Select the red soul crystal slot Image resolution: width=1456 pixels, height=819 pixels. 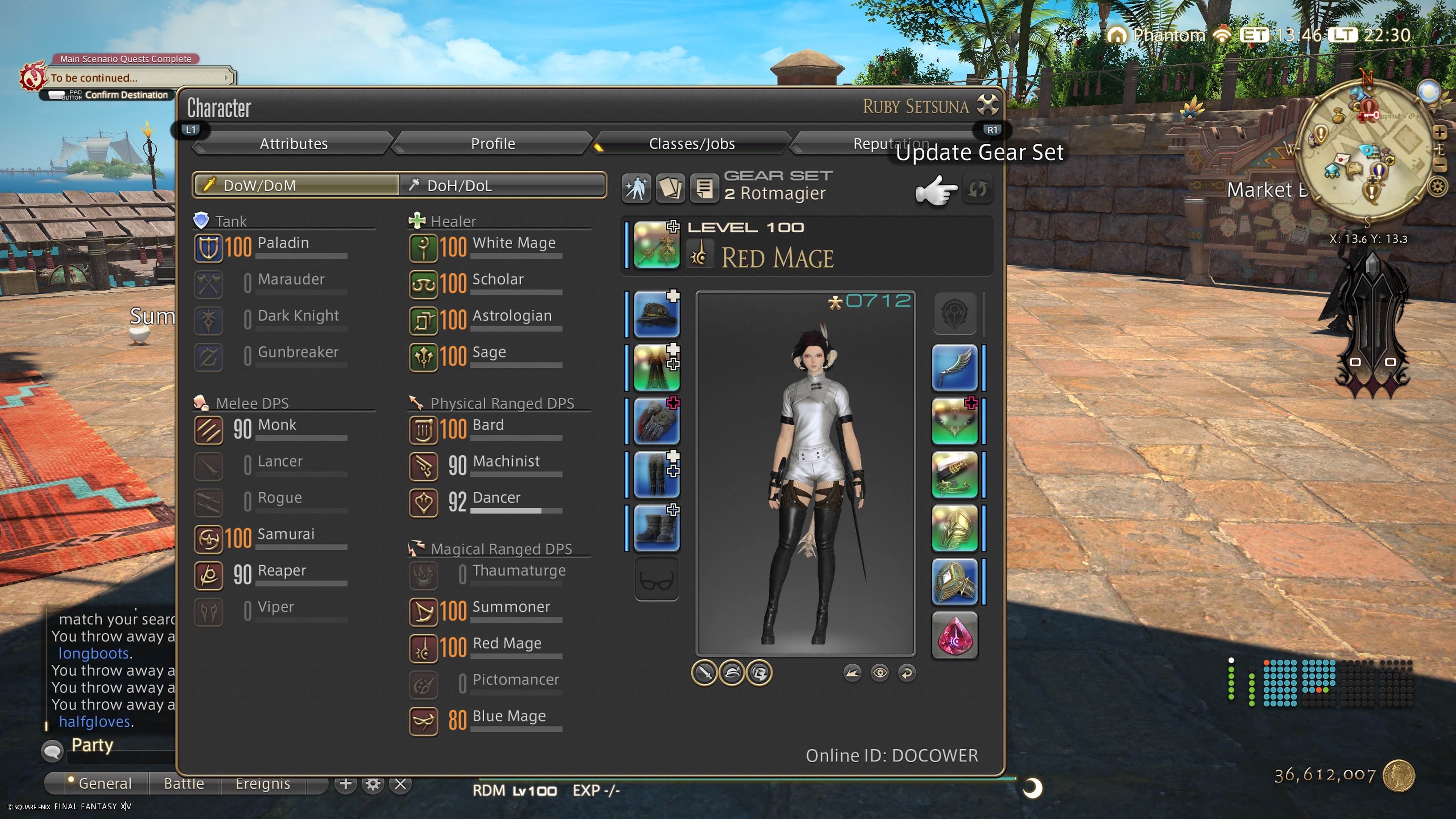[954, 635]
